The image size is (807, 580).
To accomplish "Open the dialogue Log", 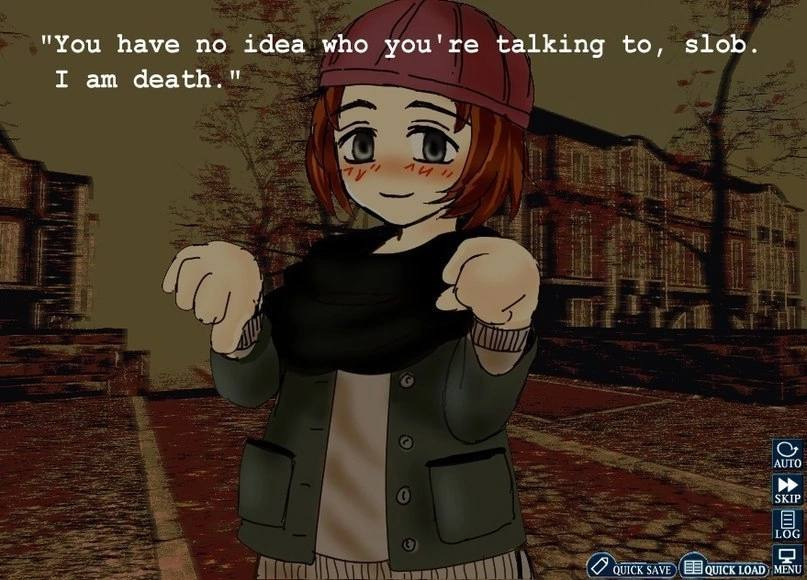I will click(787, 524).
